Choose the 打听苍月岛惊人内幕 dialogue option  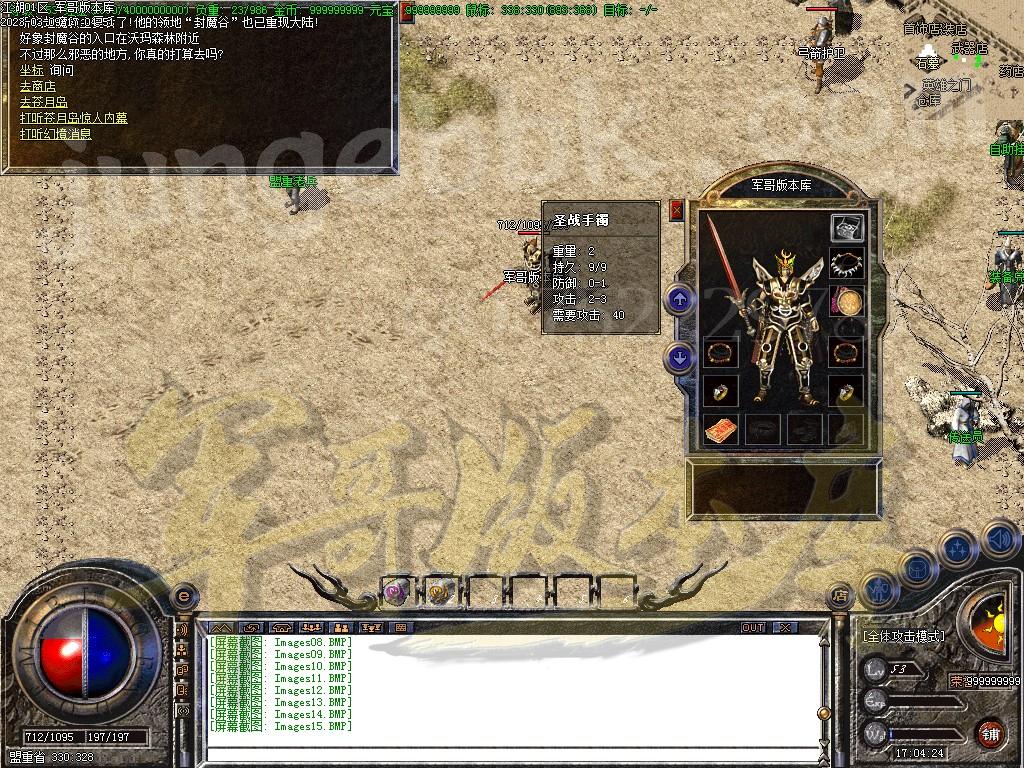point(74,118)
